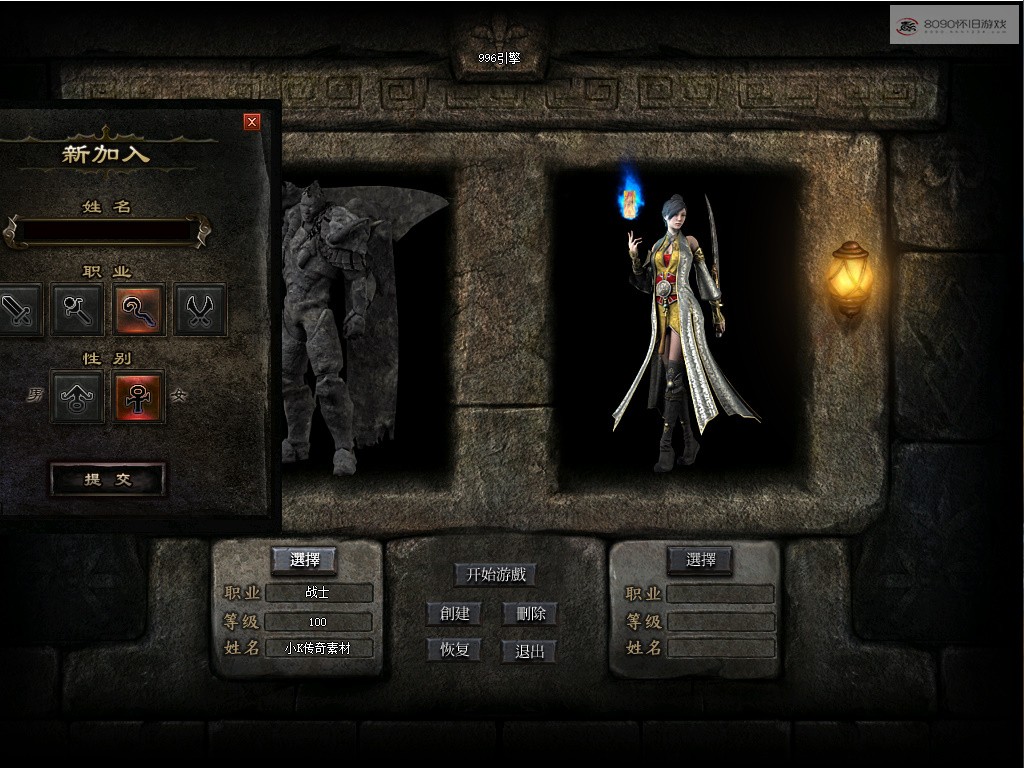This screenshot has width=1024, height=768.
Task: Start the game with 开始游戏
Action: pos(495,575)
